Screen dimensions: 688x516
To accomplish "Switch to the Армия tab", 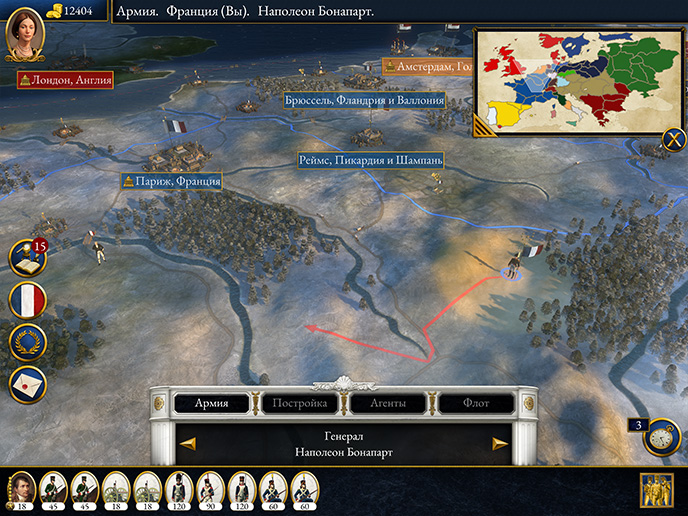I will 211,404.
